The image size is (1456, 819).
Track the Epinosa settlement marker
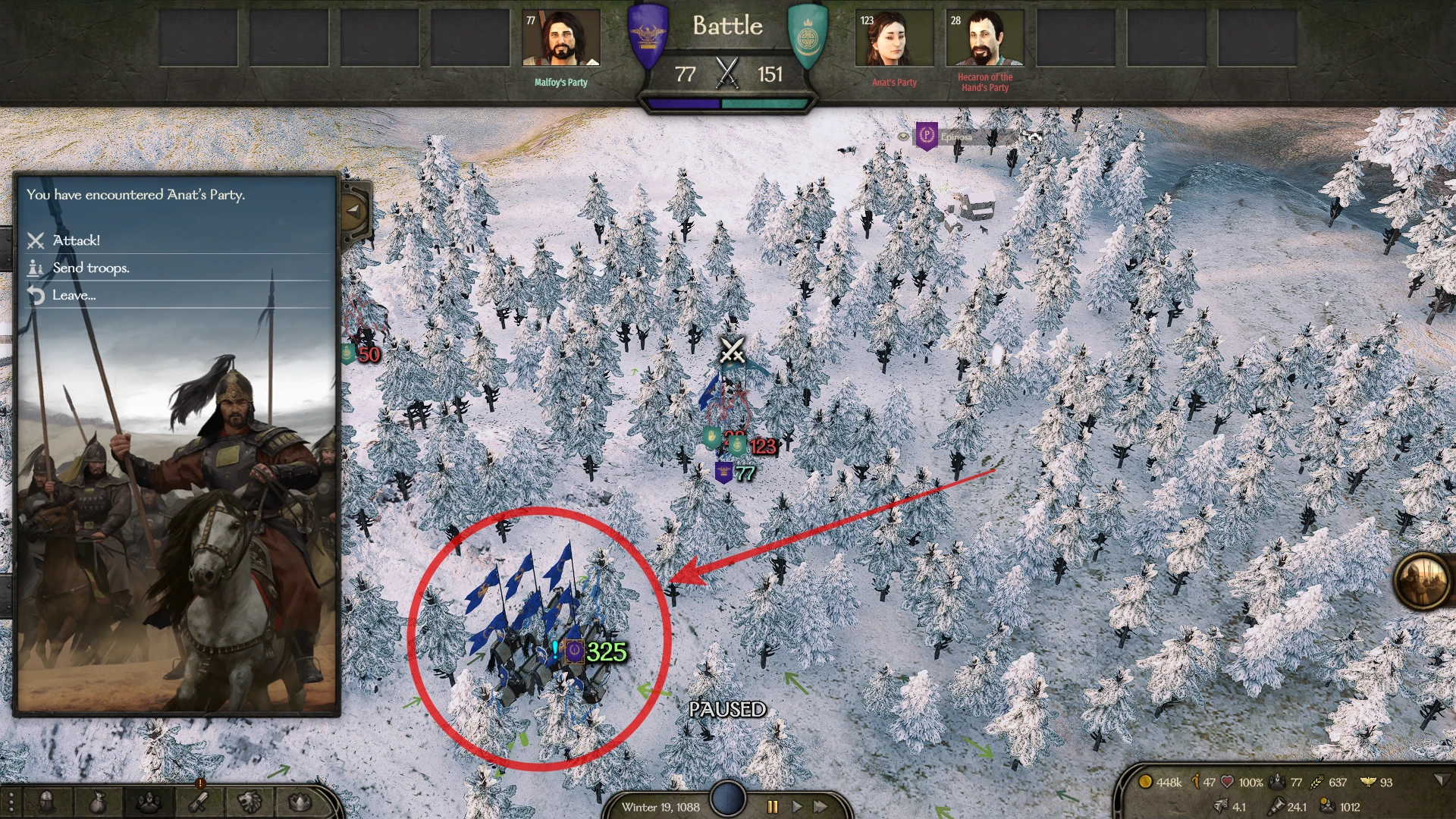pyautogui.click(x=927, y=136)
